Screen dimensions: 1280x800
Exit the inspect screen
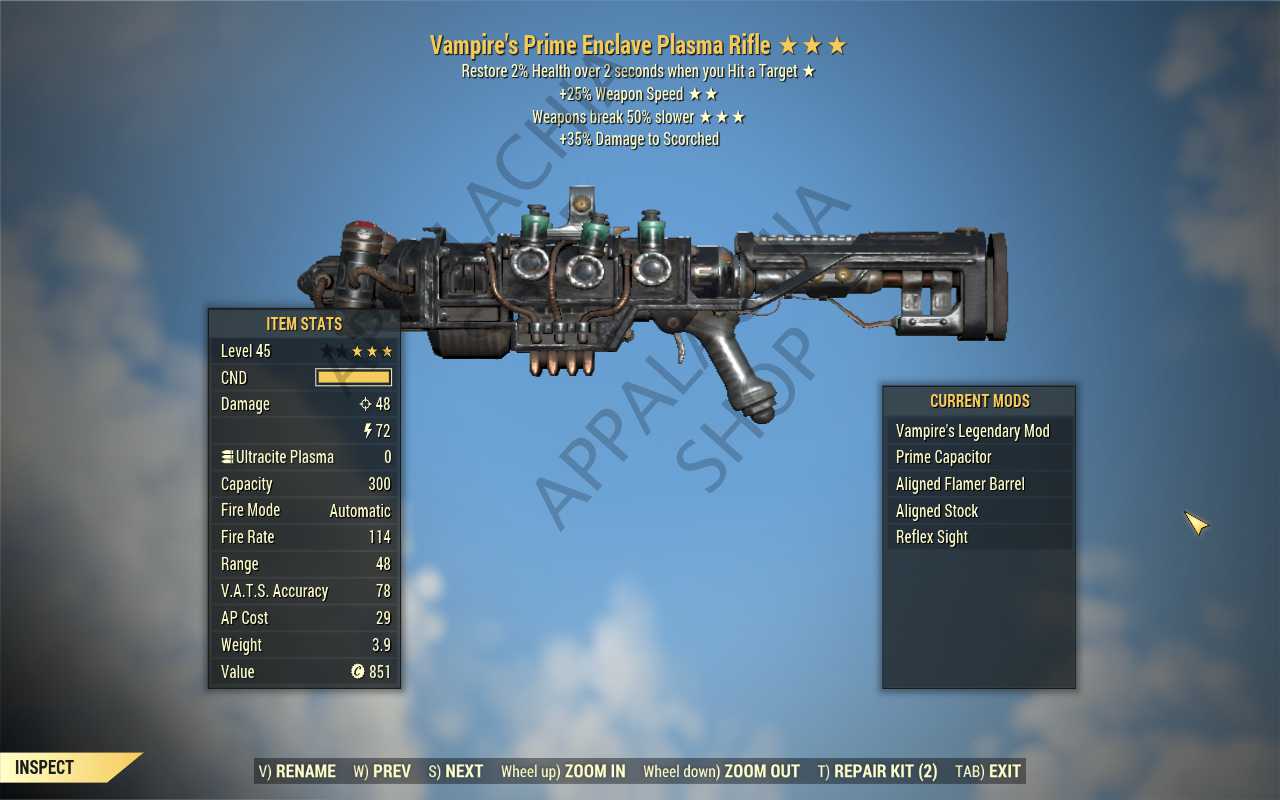click(988, 771)
